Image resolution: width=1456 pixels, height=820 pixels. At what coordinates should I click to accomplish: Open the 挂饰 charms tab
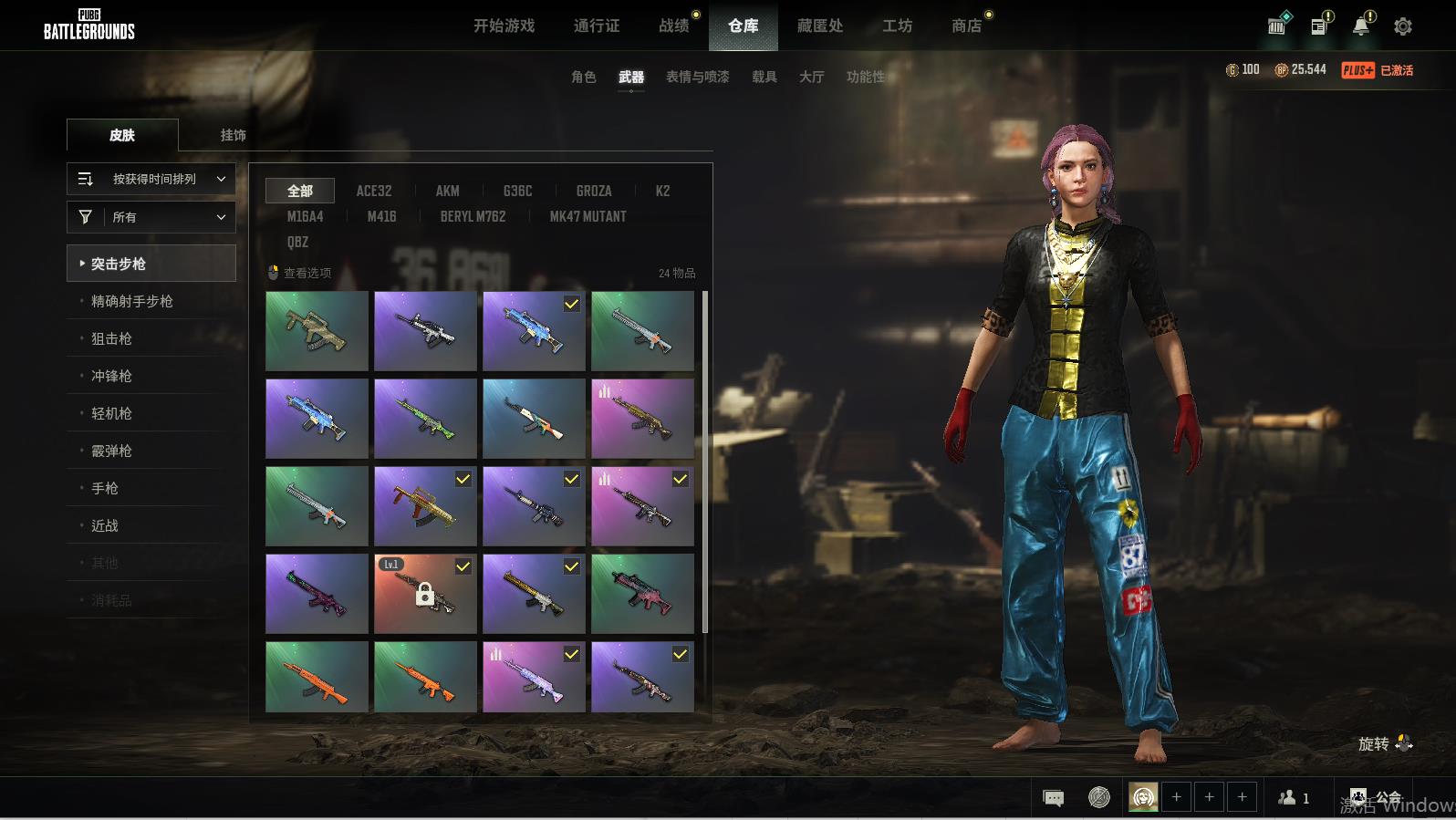point(233,135)
